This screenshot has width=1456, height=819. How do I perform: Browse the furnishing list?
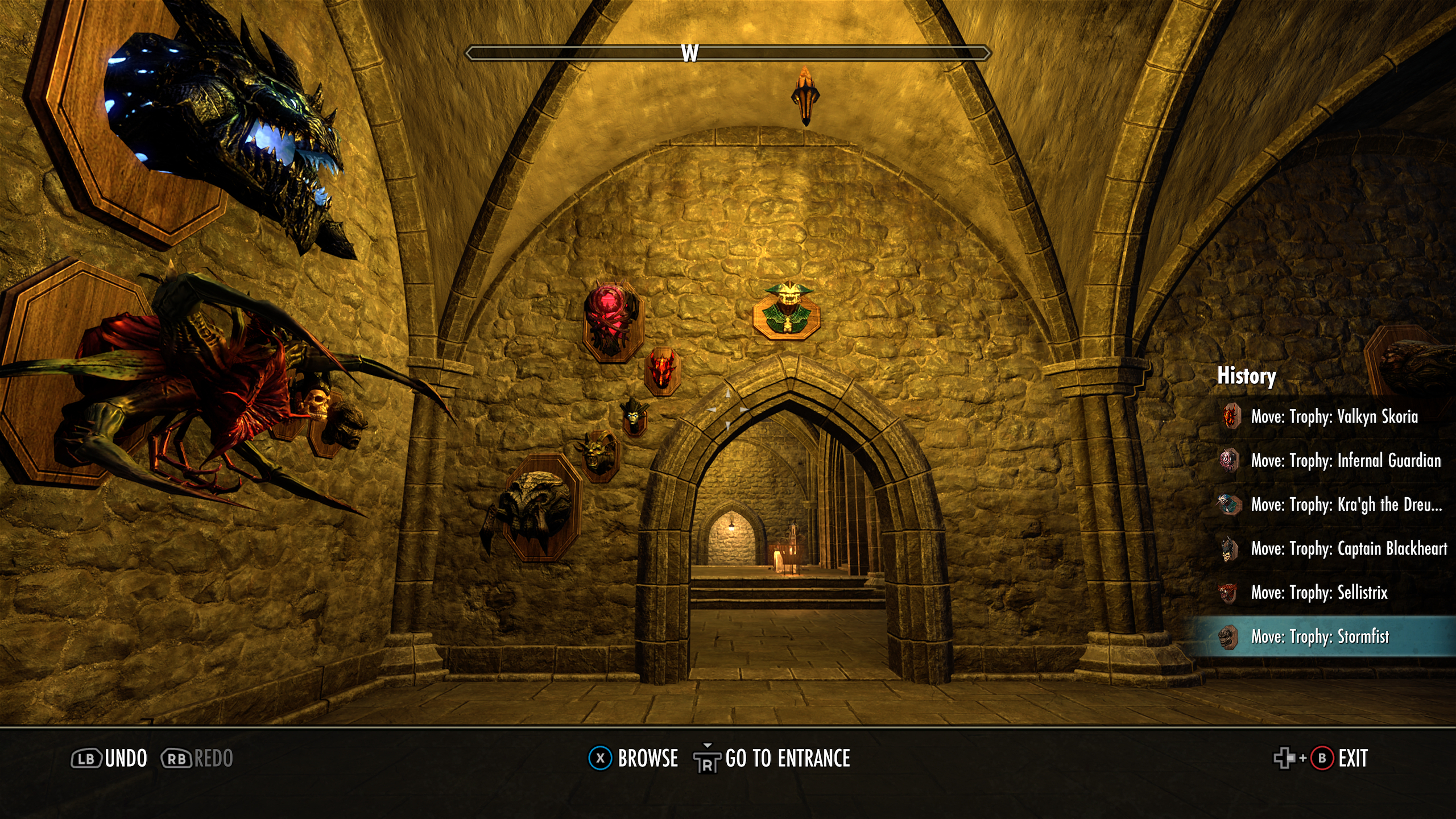634,759
